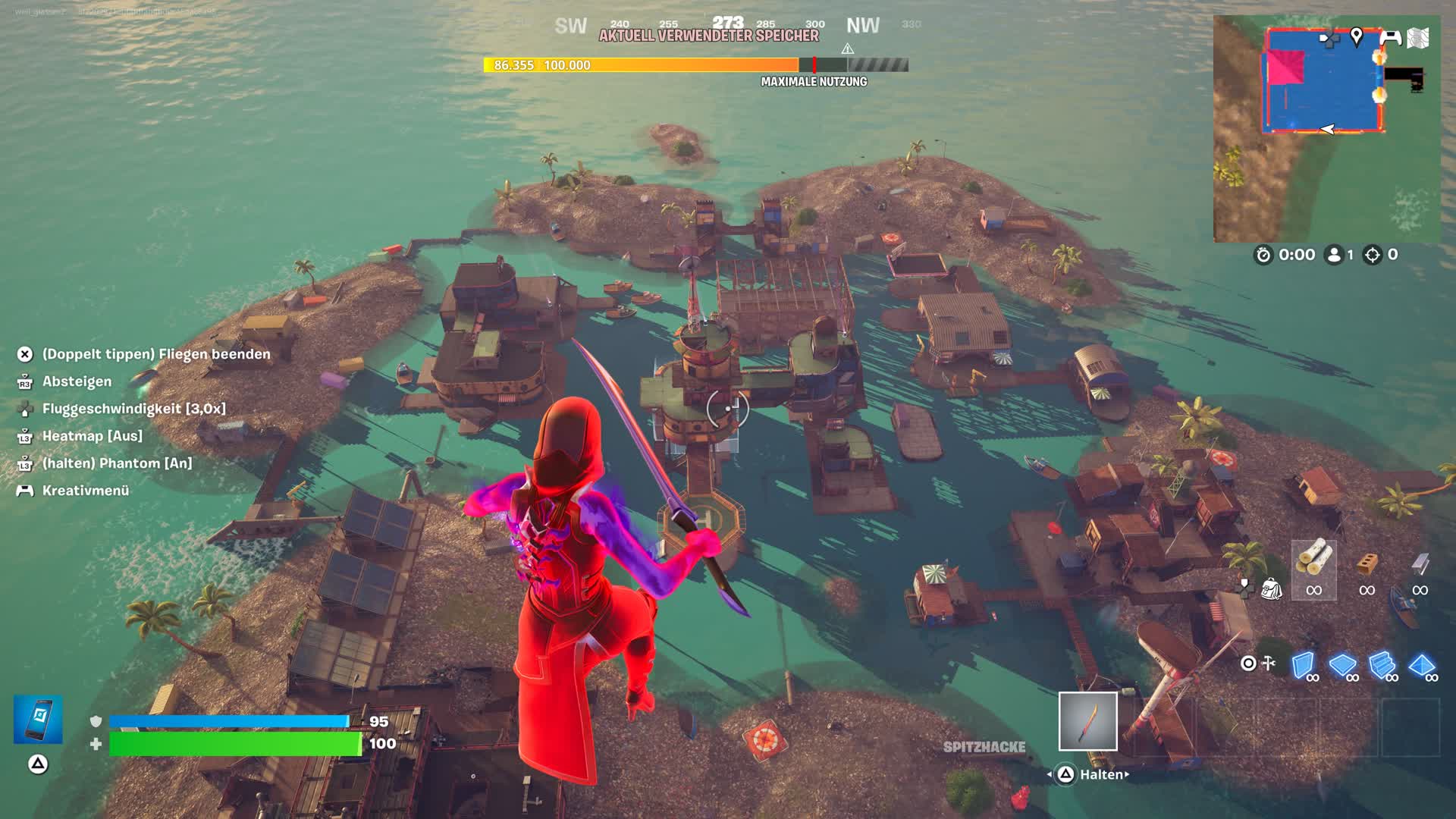Click the map pin marker icon

(1357, 36)
